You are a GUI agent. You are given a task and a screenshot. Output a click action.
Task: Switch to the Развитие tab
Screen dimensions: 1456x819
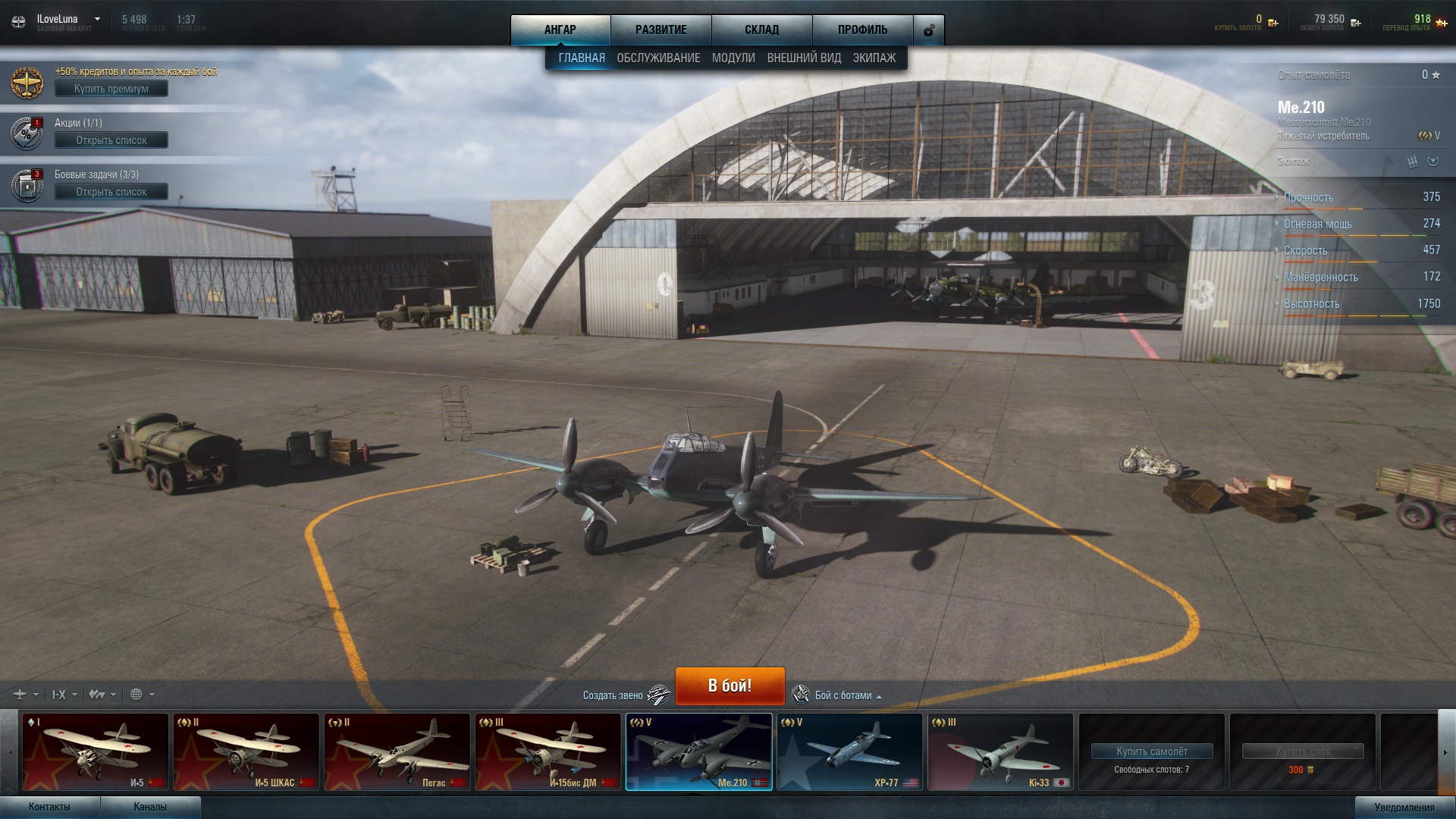click(661, 30)
